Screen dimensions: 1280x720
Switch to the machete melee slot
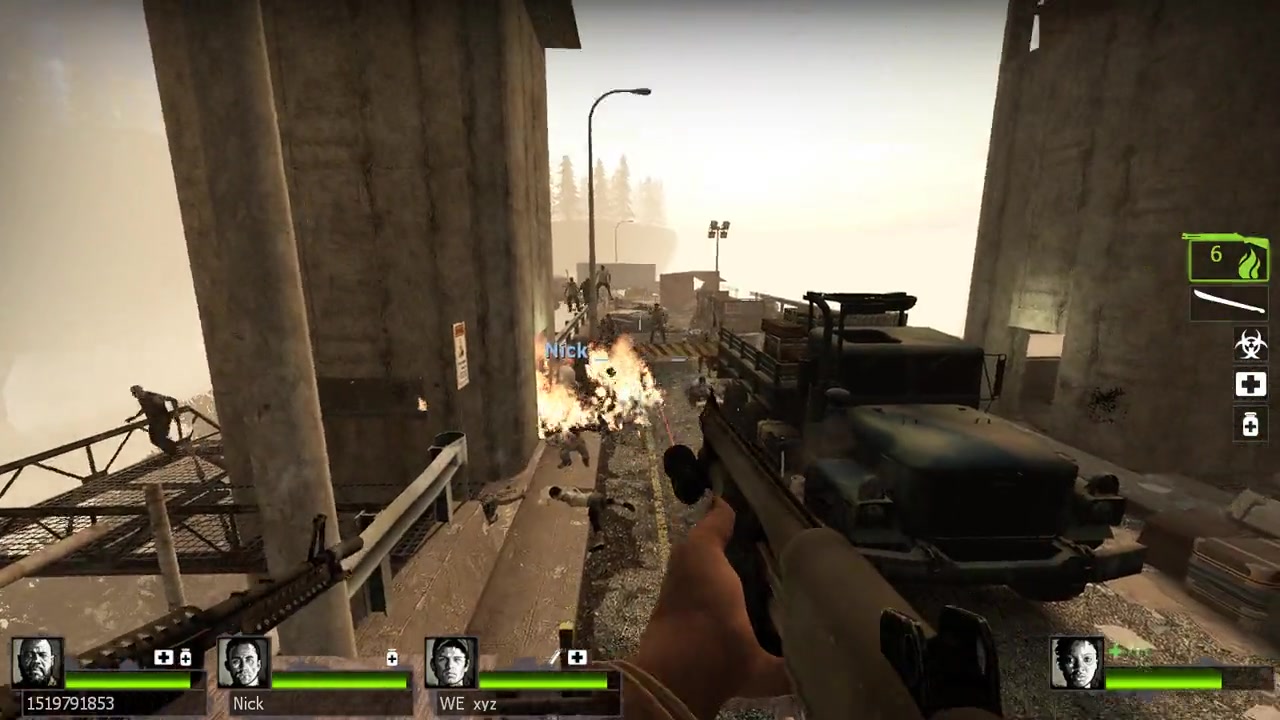[x=1229, y=303]
